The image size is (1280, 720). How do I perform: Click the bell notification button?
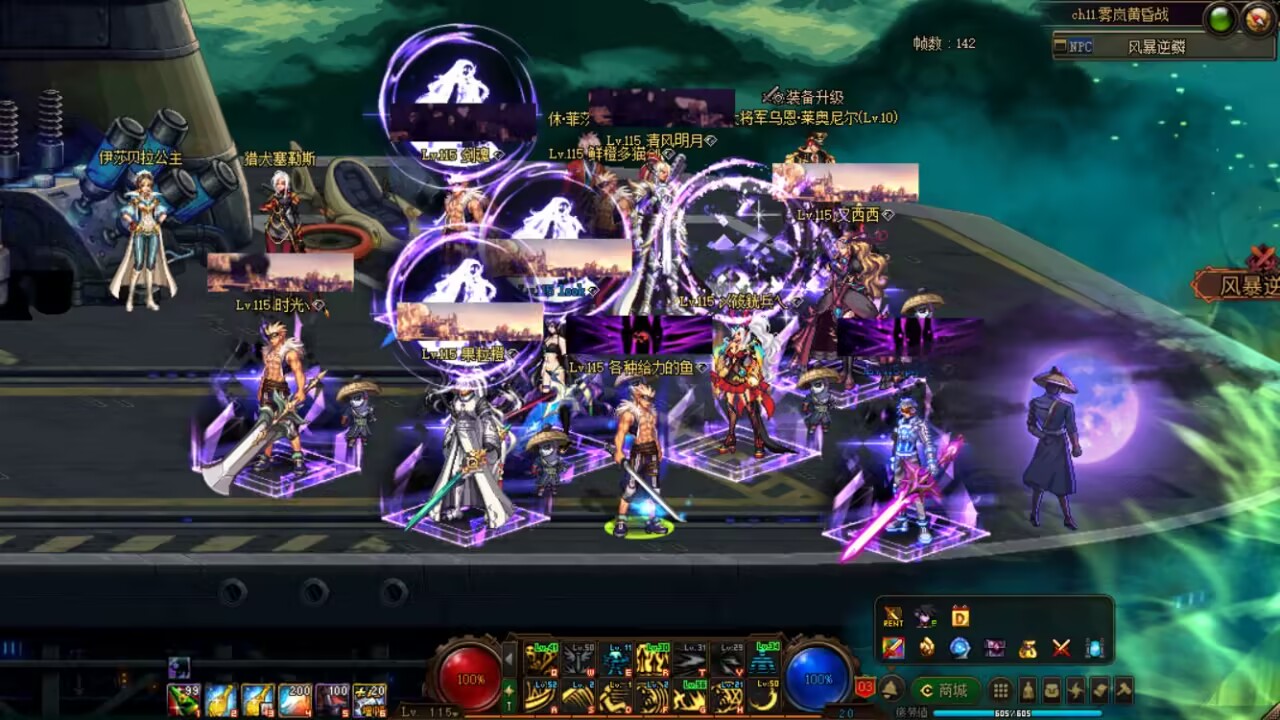(x=891, y=690)
